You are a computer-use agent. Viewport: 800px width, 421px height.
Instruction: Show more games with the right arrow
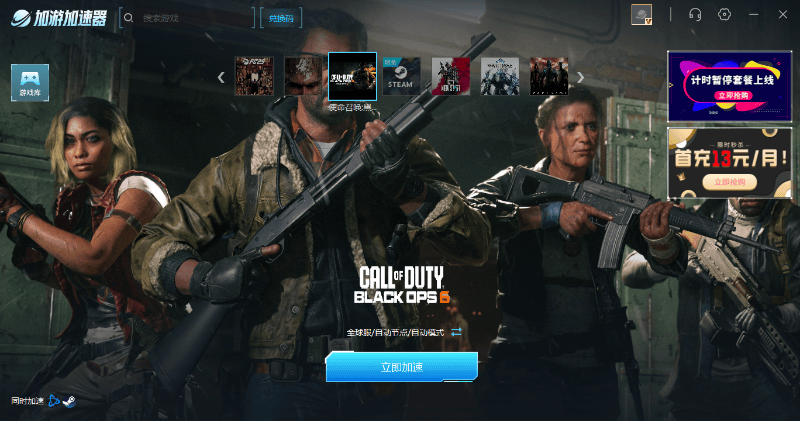(580, 77)
